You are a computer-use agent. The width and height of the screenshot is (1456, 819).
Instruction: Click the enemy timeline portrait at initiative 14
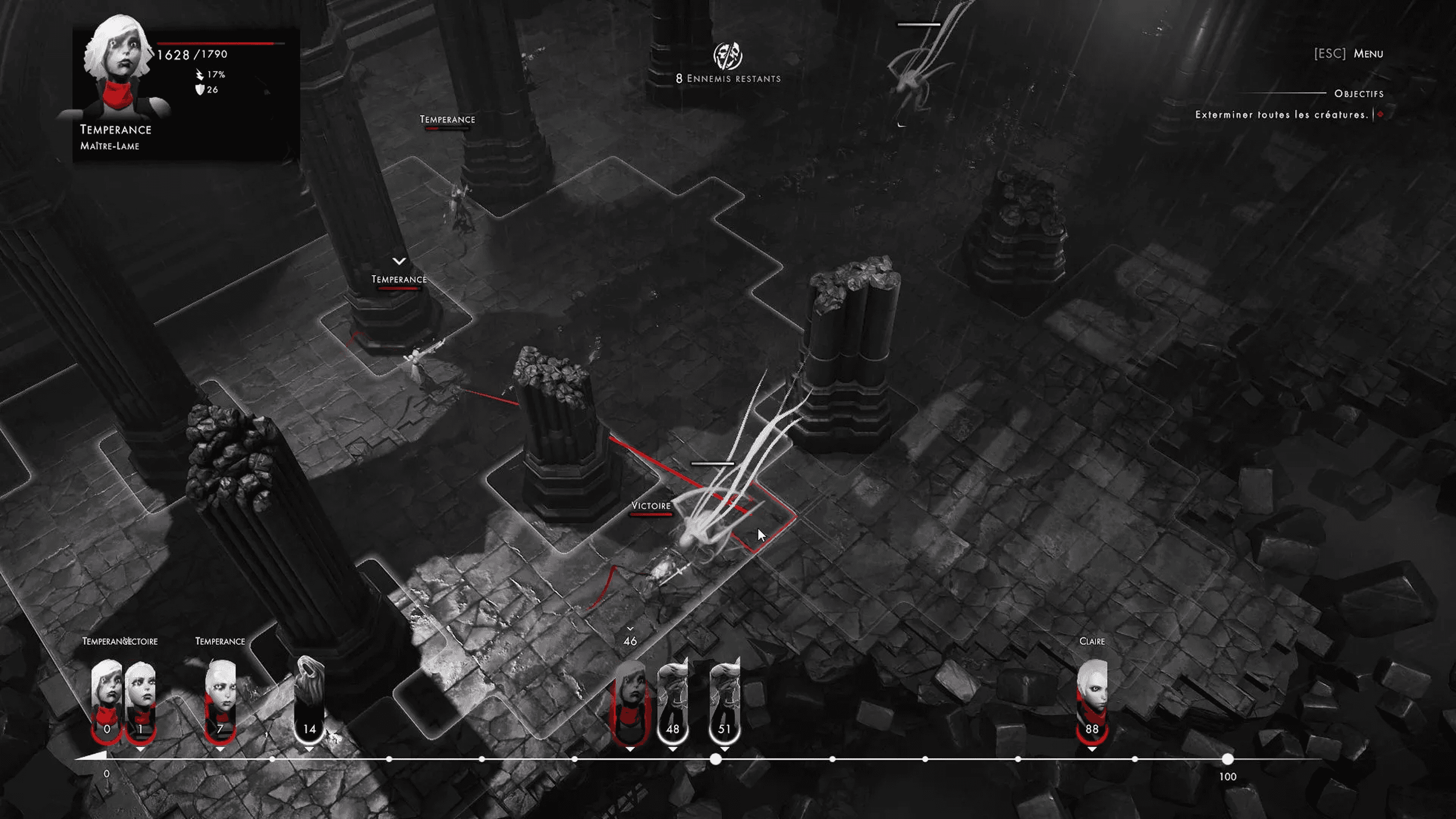pyautogui.click(x=309, y=701)
